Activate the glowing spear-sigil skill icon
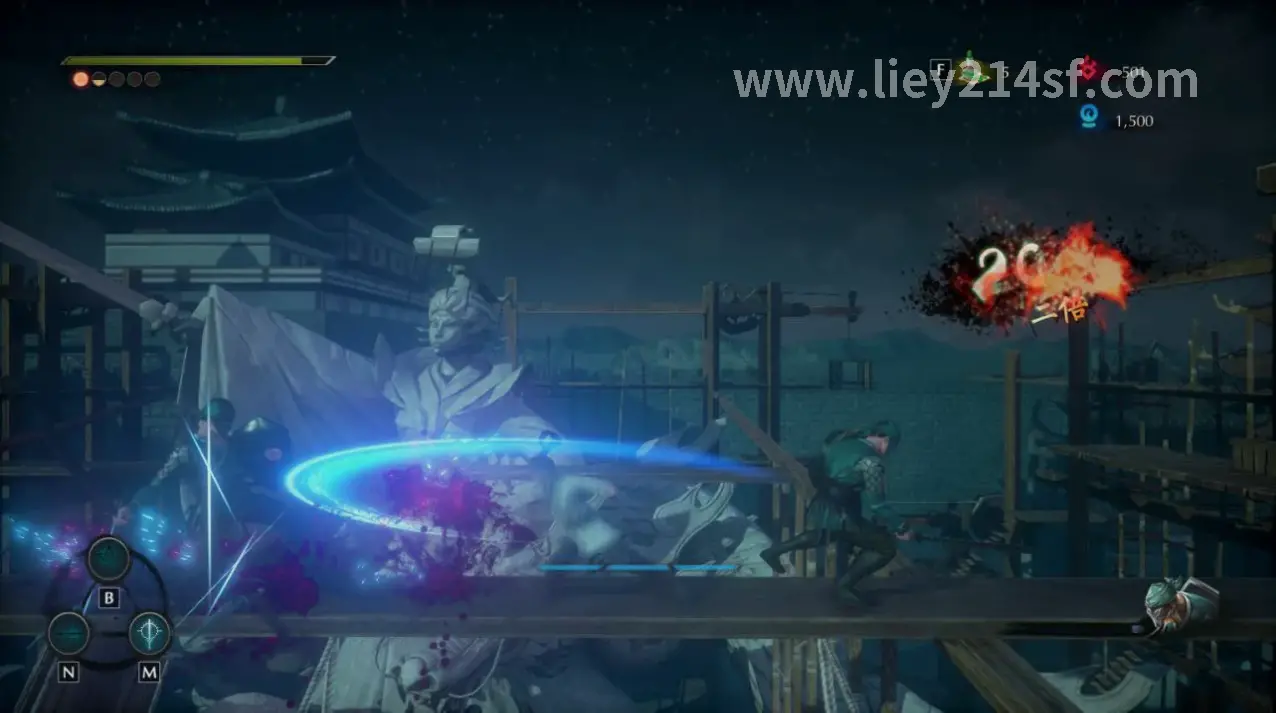 149,633
